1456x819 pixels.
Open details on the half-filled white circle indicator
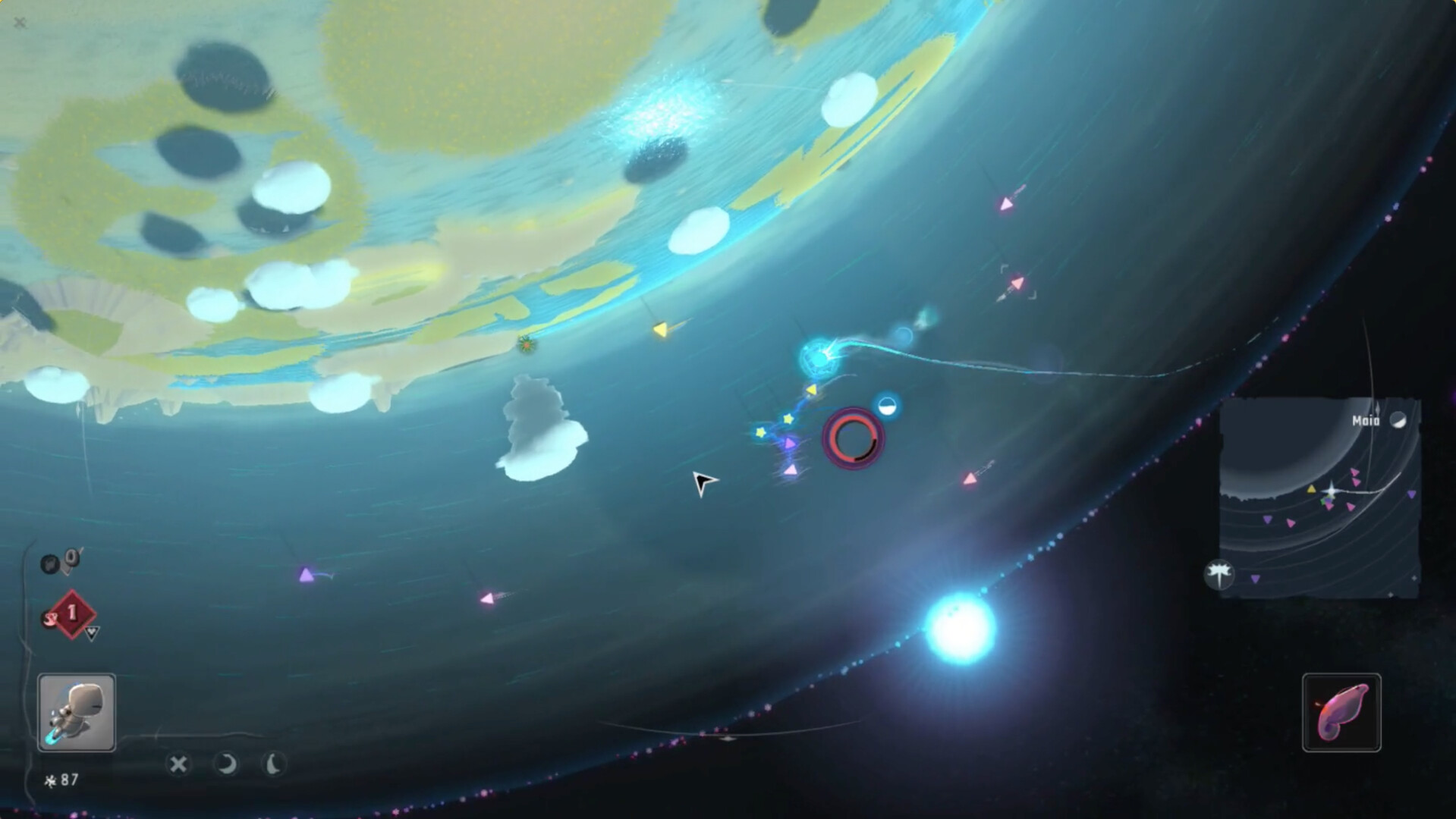[x=886, y=406]
